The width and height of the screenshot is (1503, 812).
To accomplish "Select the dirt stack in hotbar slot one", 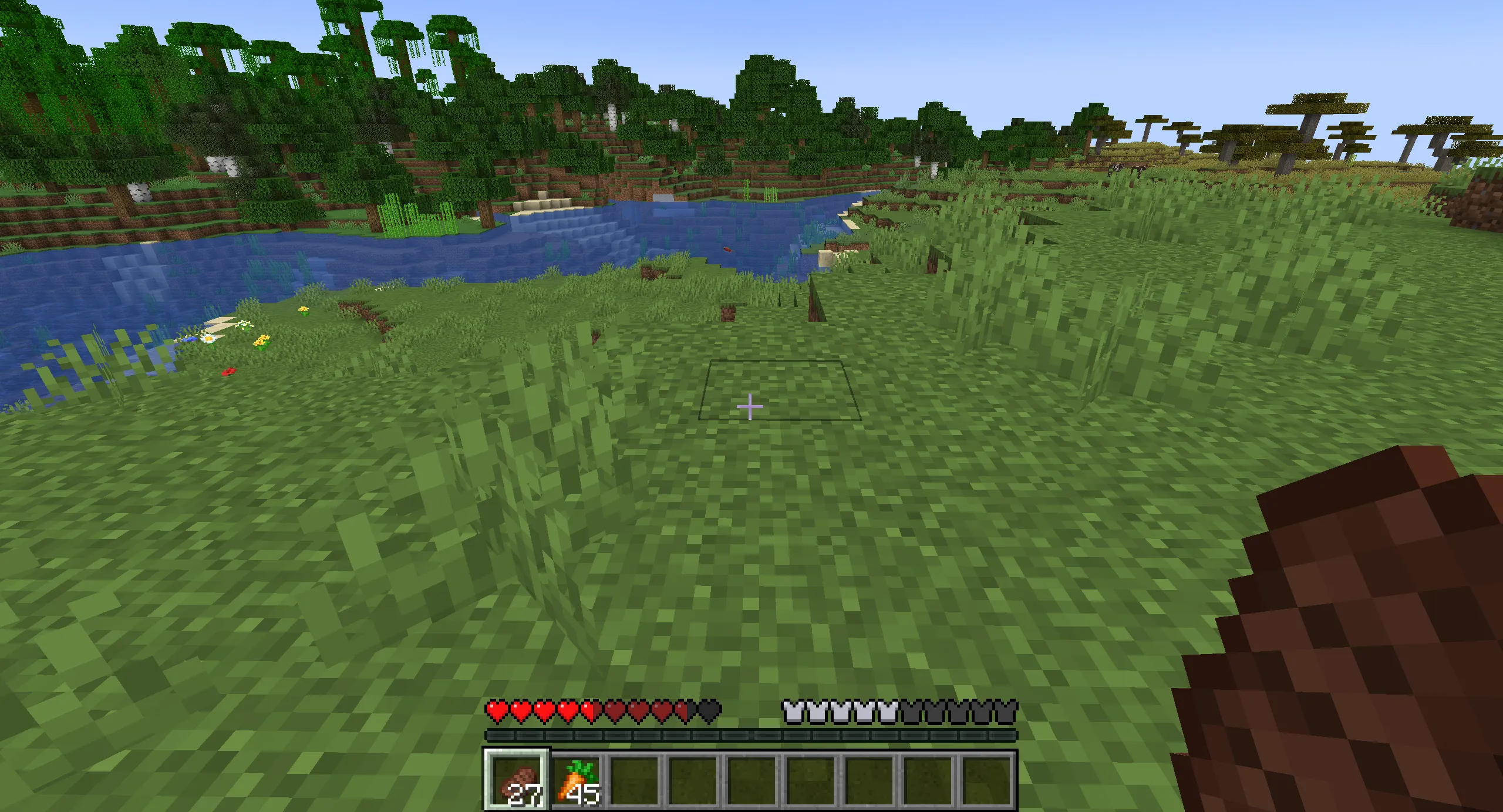I will [515, 781].
